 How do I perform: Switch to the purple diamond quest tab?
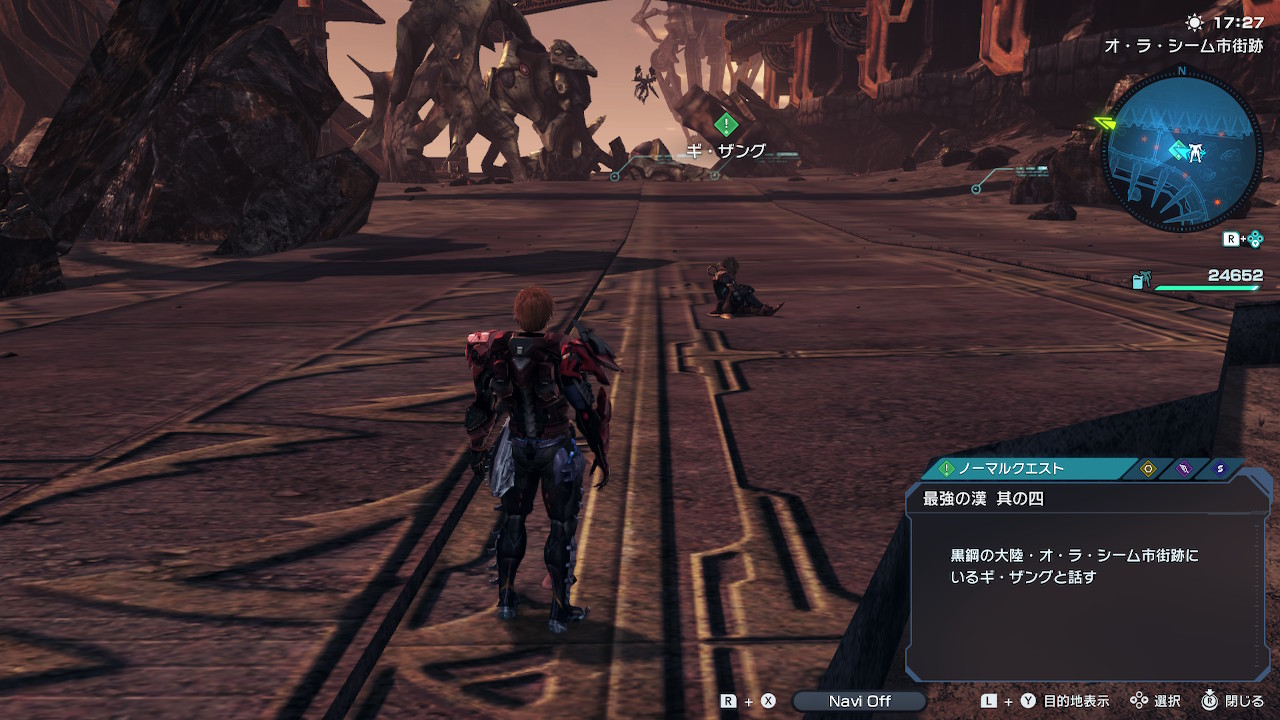click(1184, 468)
